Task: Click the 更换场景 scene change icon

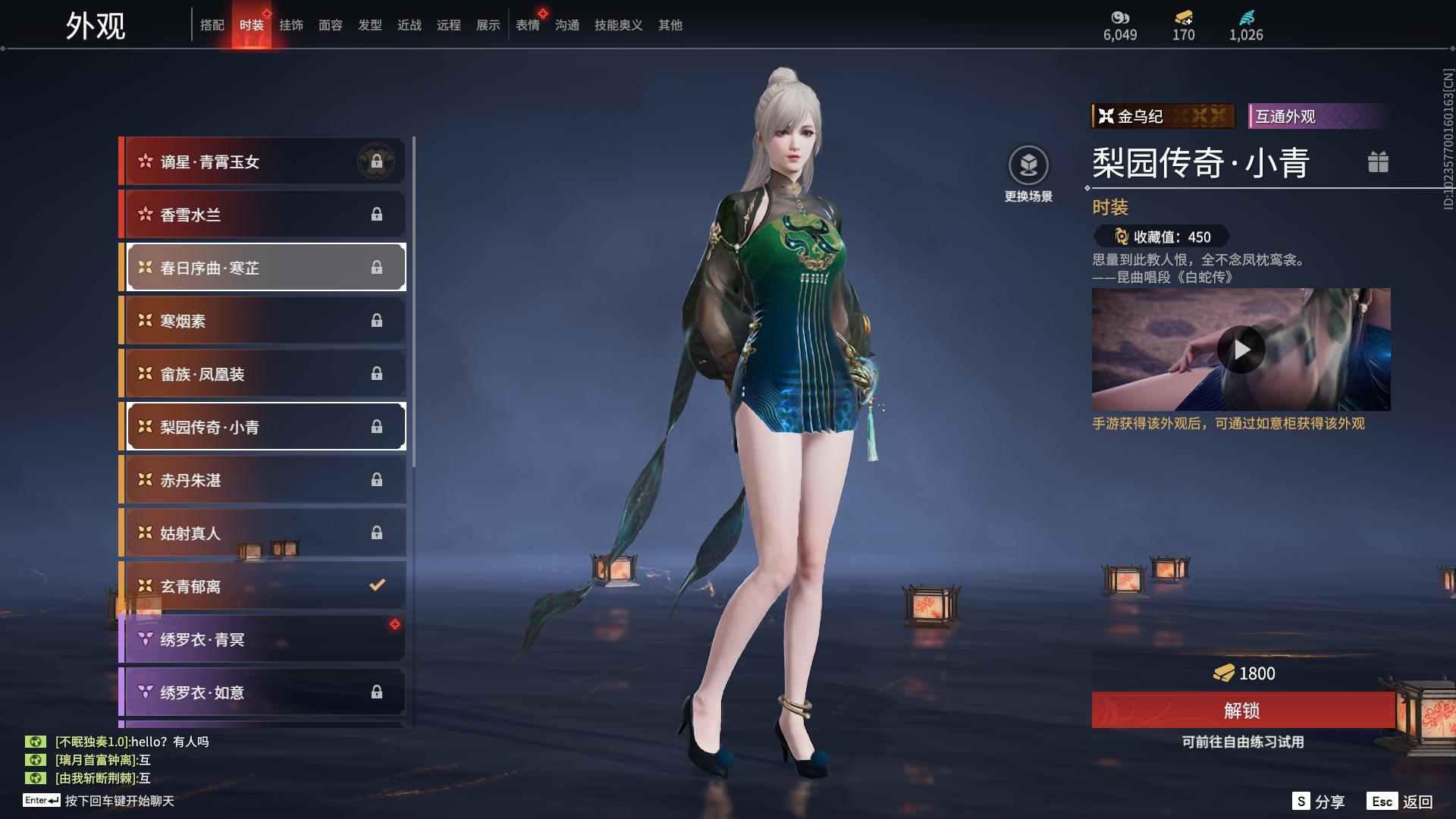Action: [x=1028, y=163]
